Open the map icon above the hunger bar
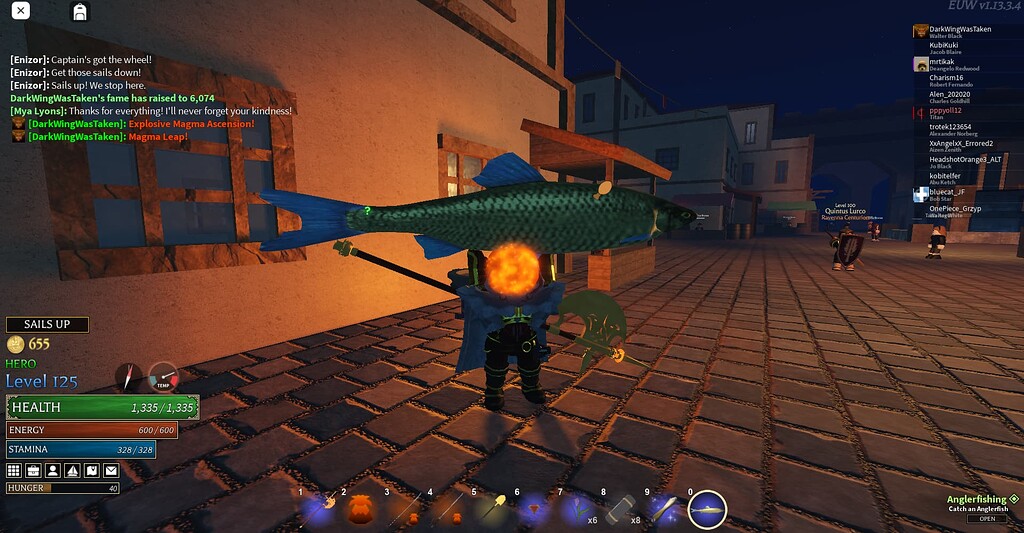This screenshot has width=1024, height=533. click(91, 470)
